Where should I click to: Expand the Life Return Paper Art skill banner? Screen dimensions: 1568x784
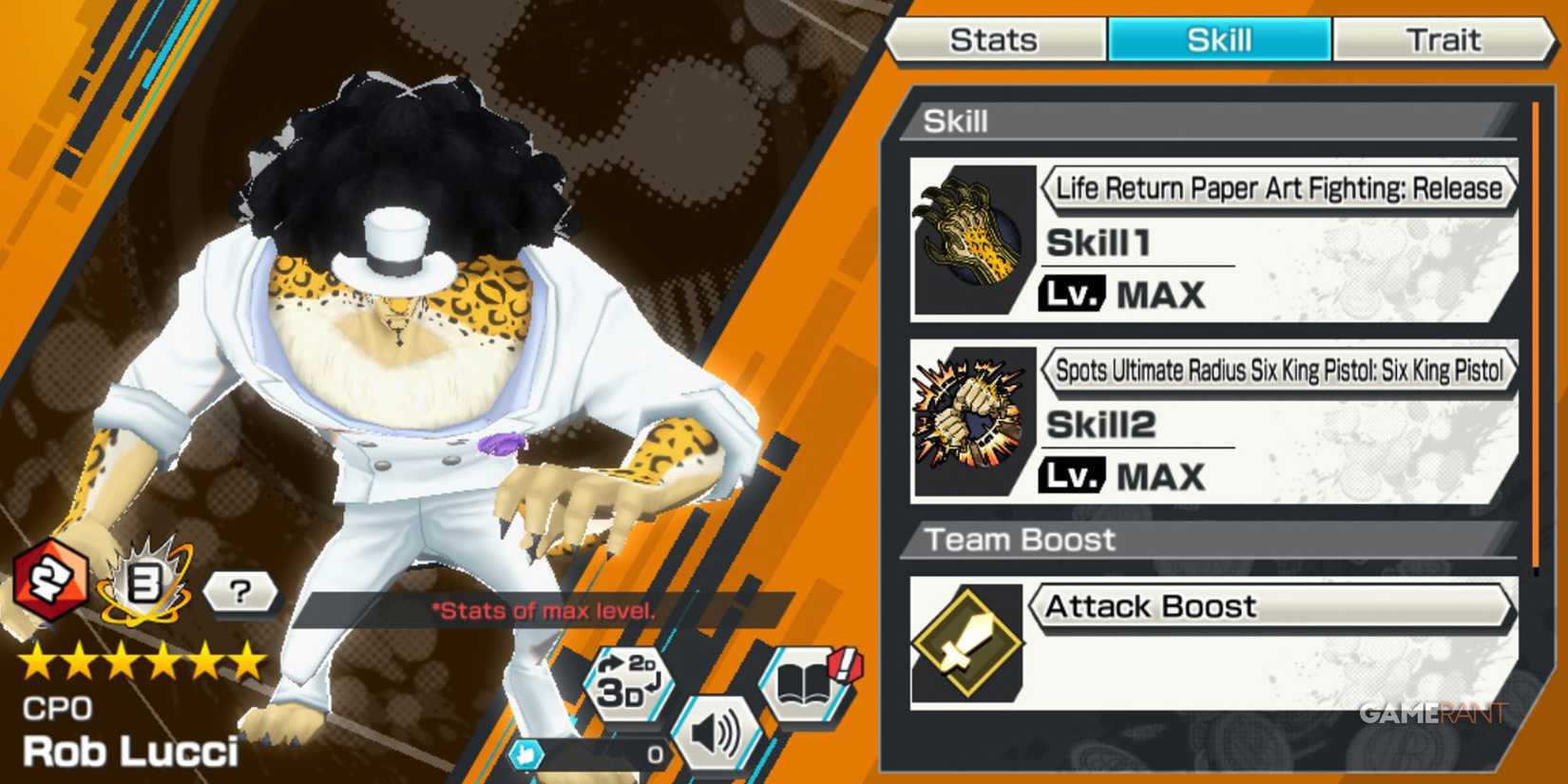click(1278, 188)
